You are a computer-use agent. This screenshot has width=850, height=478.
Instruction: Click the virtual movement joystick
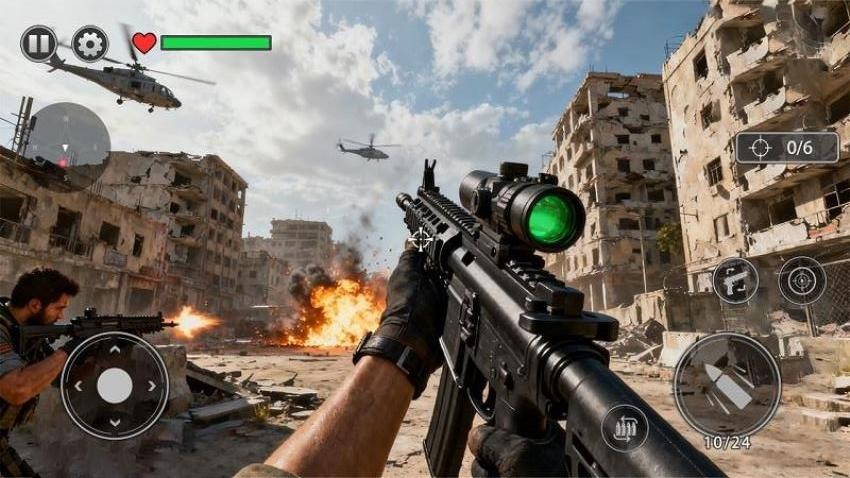click(114, 385)
